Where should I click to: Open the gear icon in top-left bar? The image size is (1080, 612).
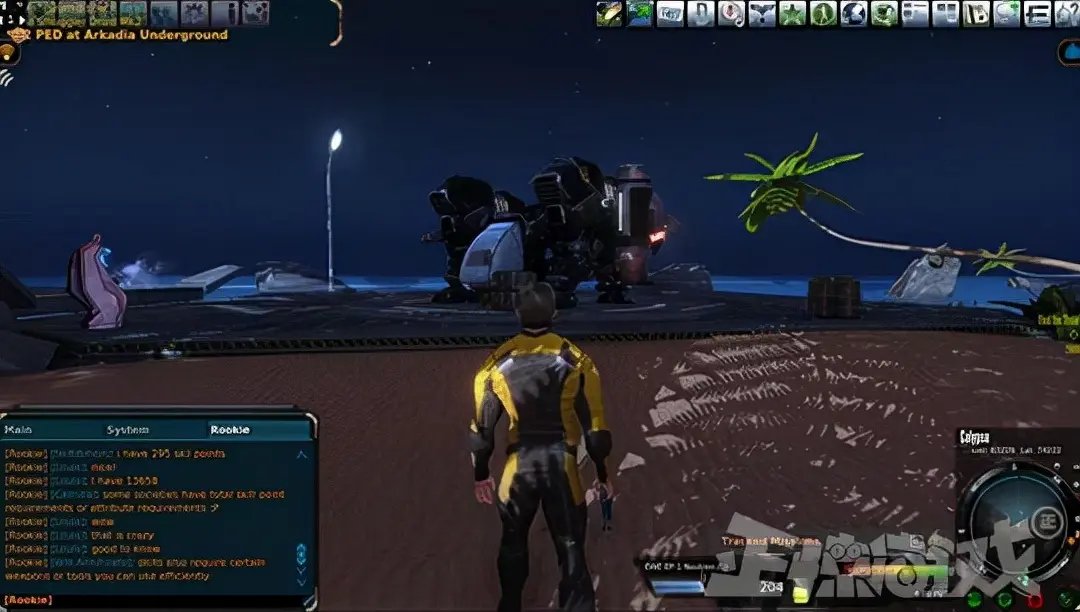194,13
